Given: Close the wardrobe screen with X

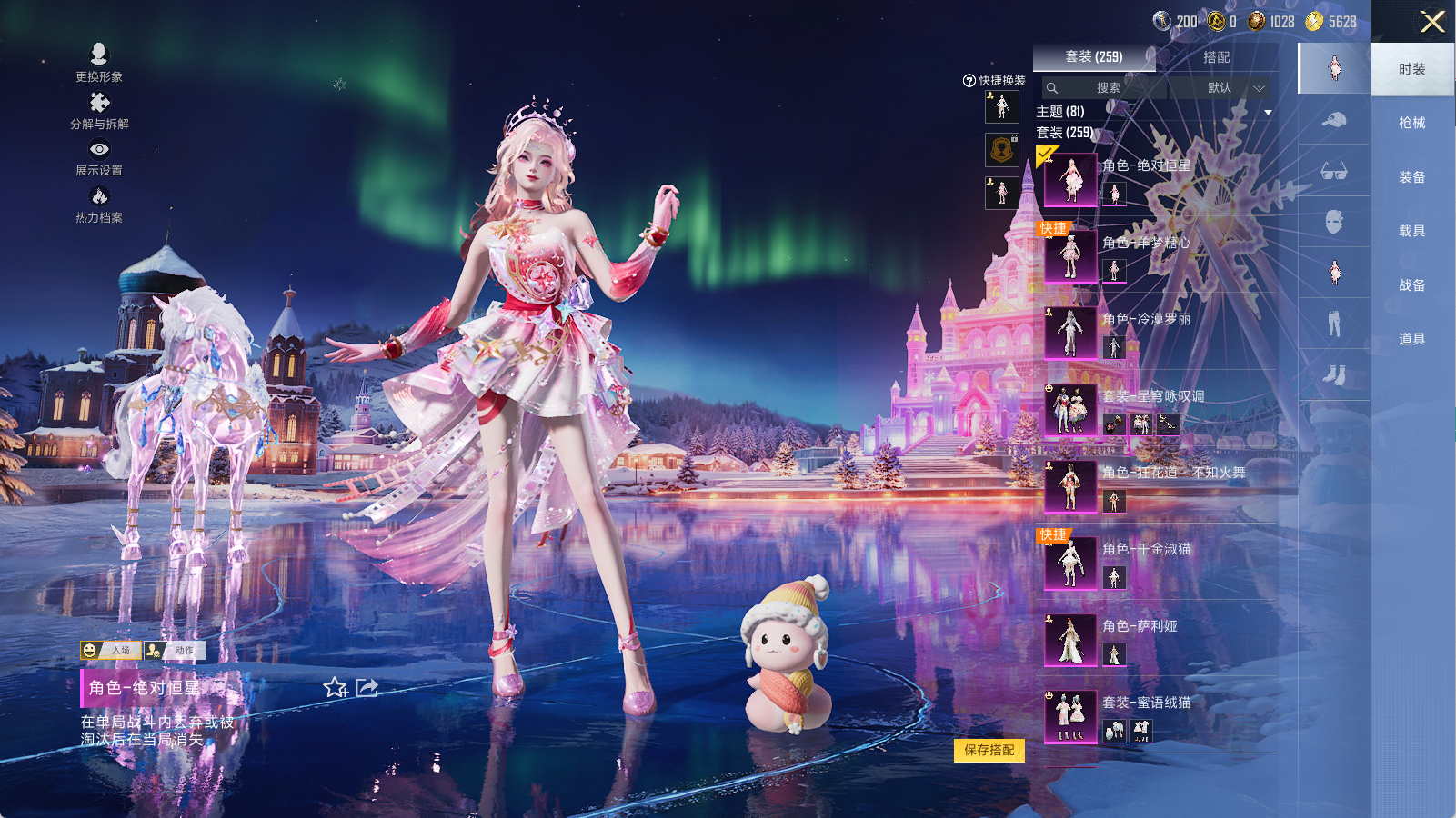Looking at the screenshot, I should point(1432,22).
